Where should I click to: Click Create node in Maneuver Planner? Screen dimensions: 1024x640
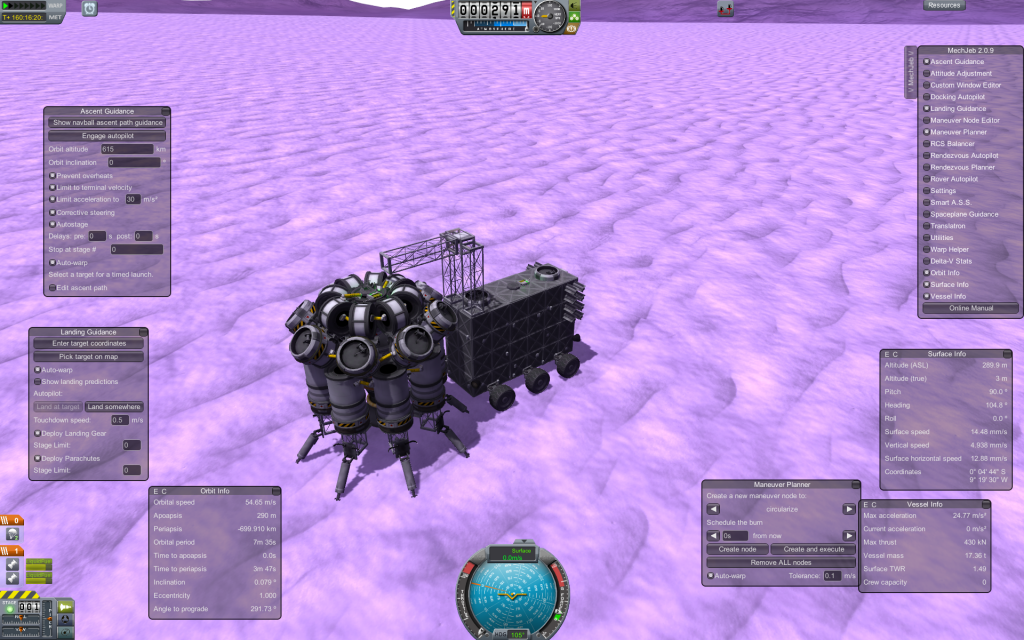738,549
